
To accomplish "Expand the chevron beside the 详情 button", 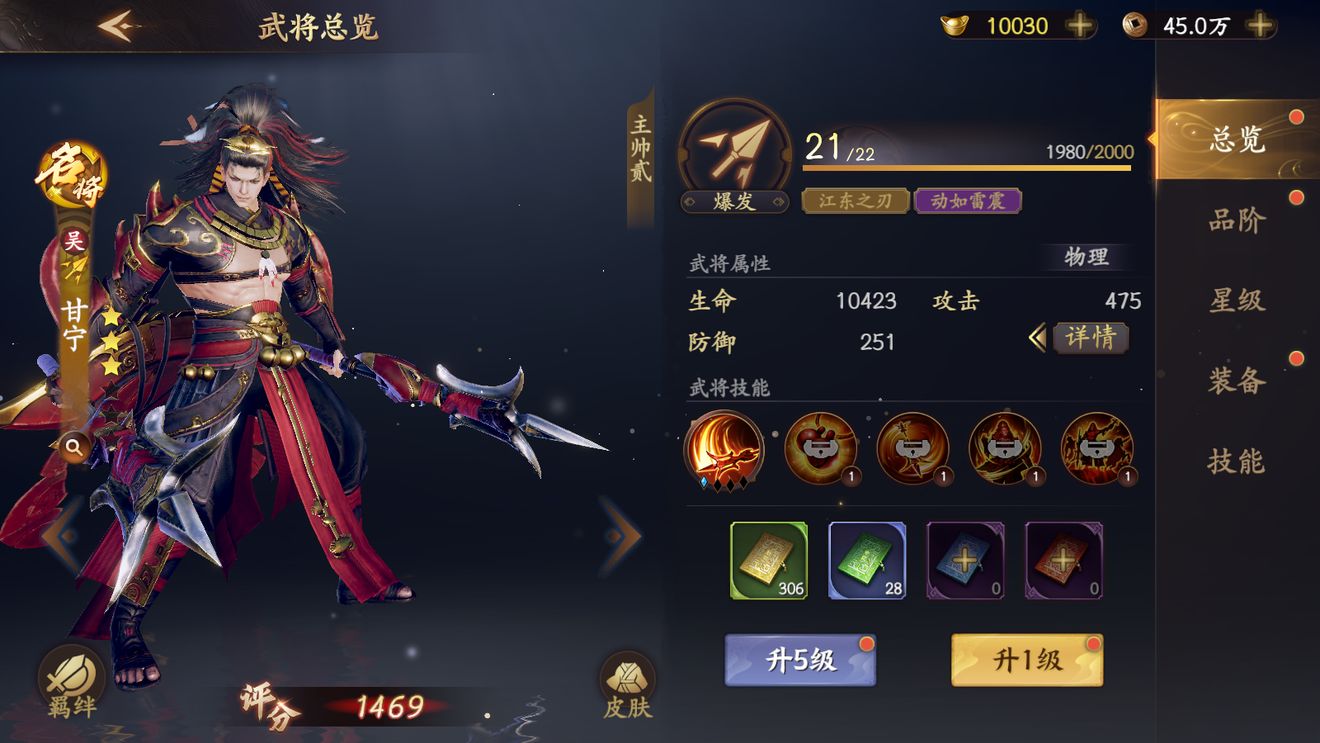I will click(1037, 339).
